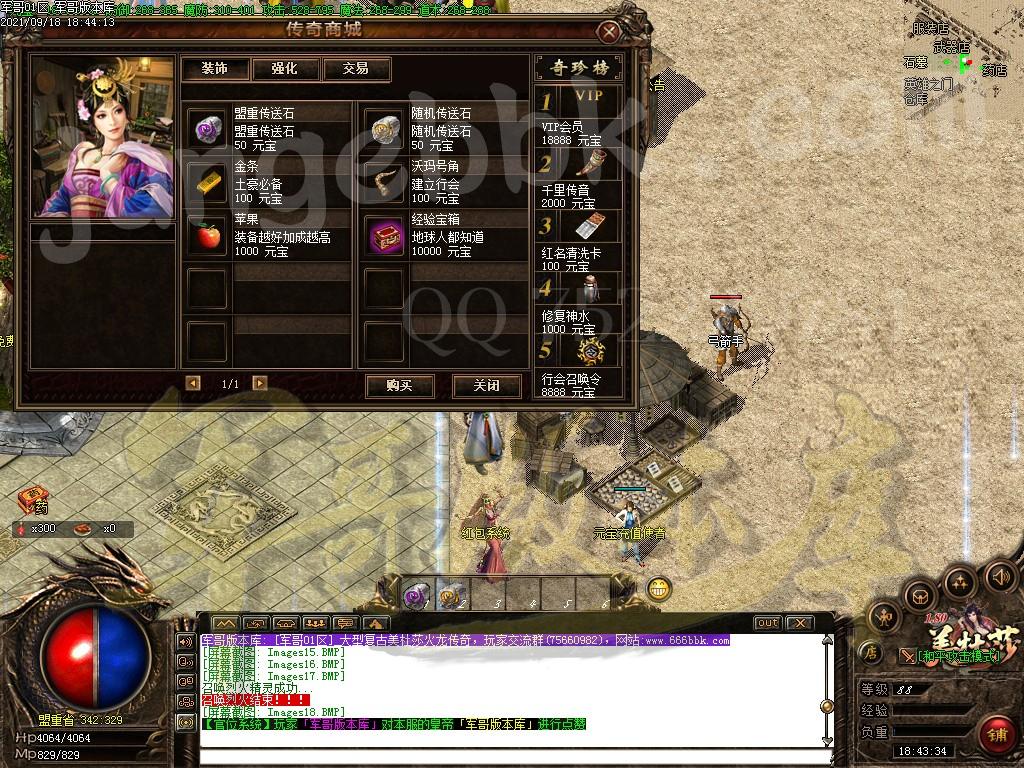Close the 传奇商城 shop window with the X
This screenshot has width=1024, height=768.
[609, 32]
